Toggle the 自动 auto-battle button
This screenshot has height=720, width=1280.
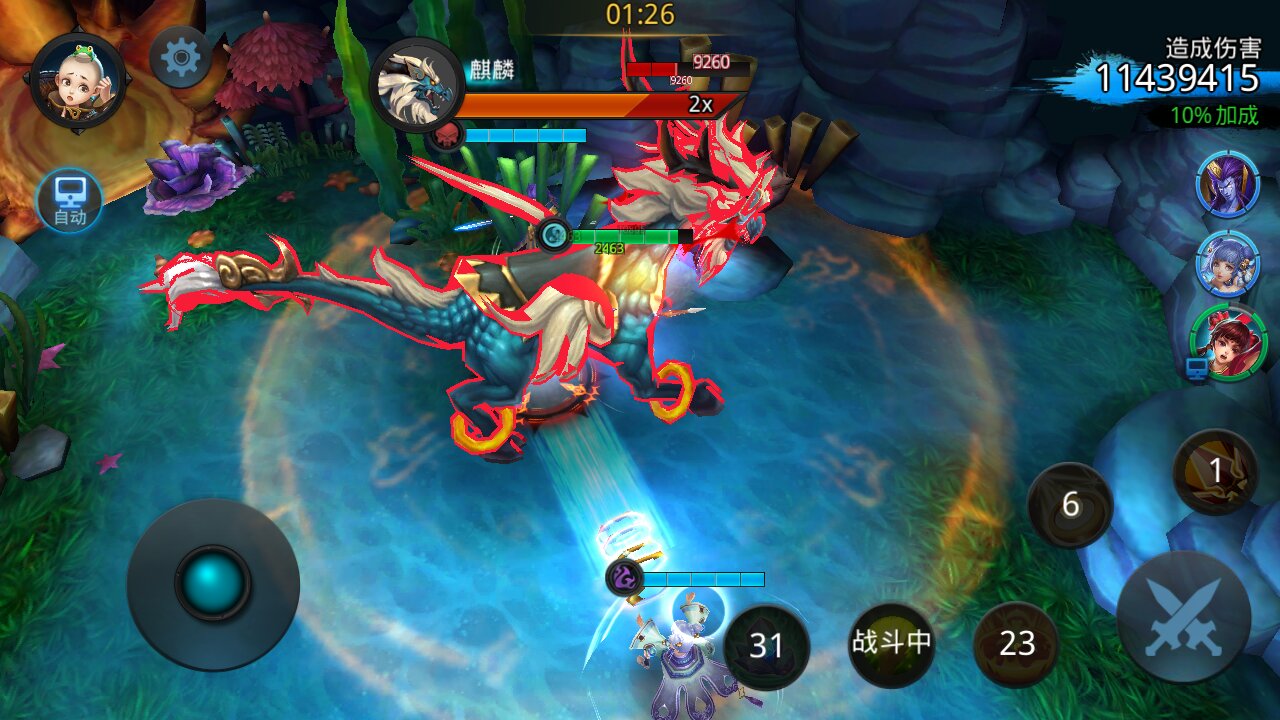pos(70,200)
